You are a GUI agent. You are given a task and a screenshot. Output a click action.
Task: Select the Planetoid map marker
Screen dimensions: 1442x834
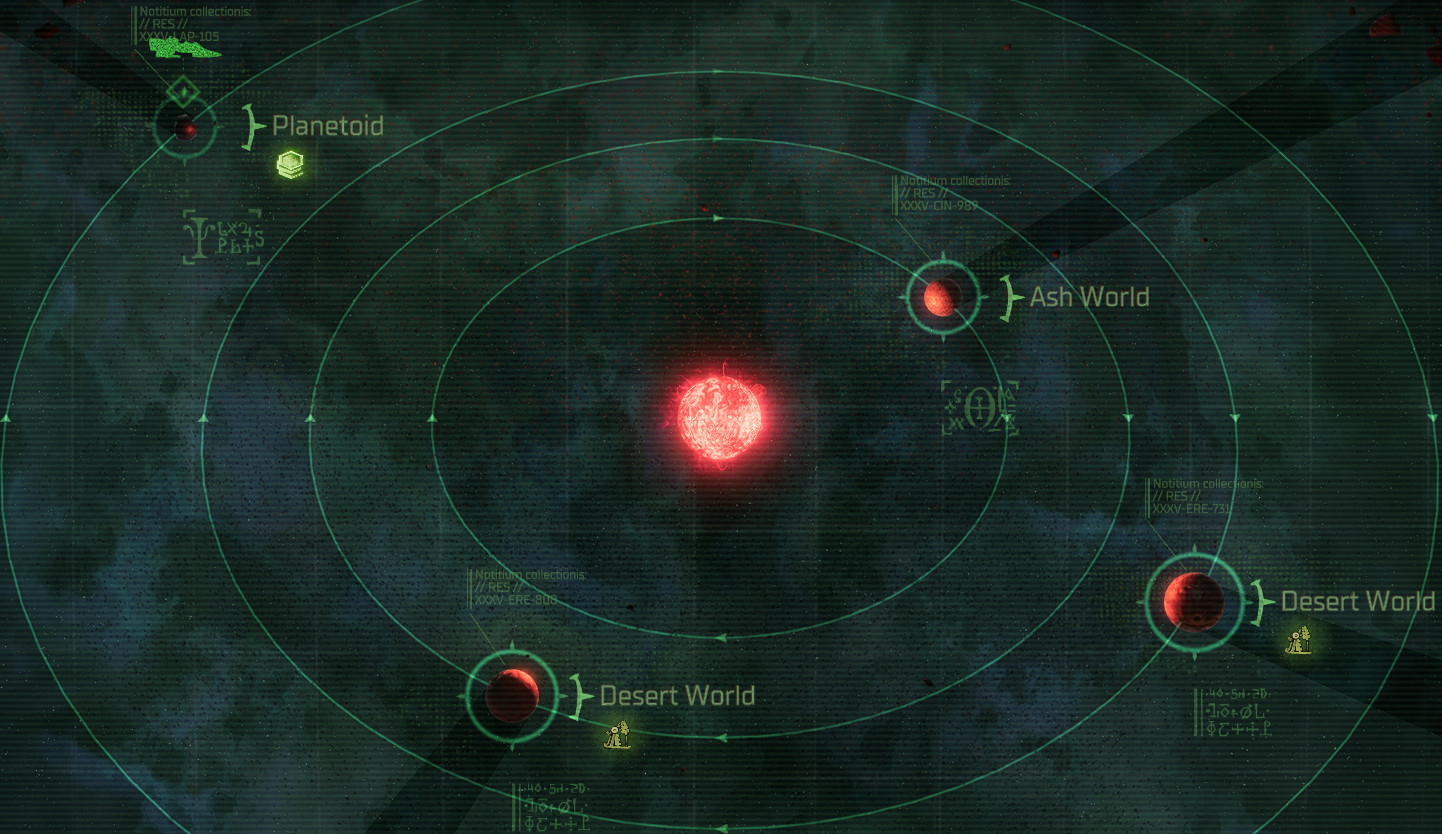(x=185, y=128)
